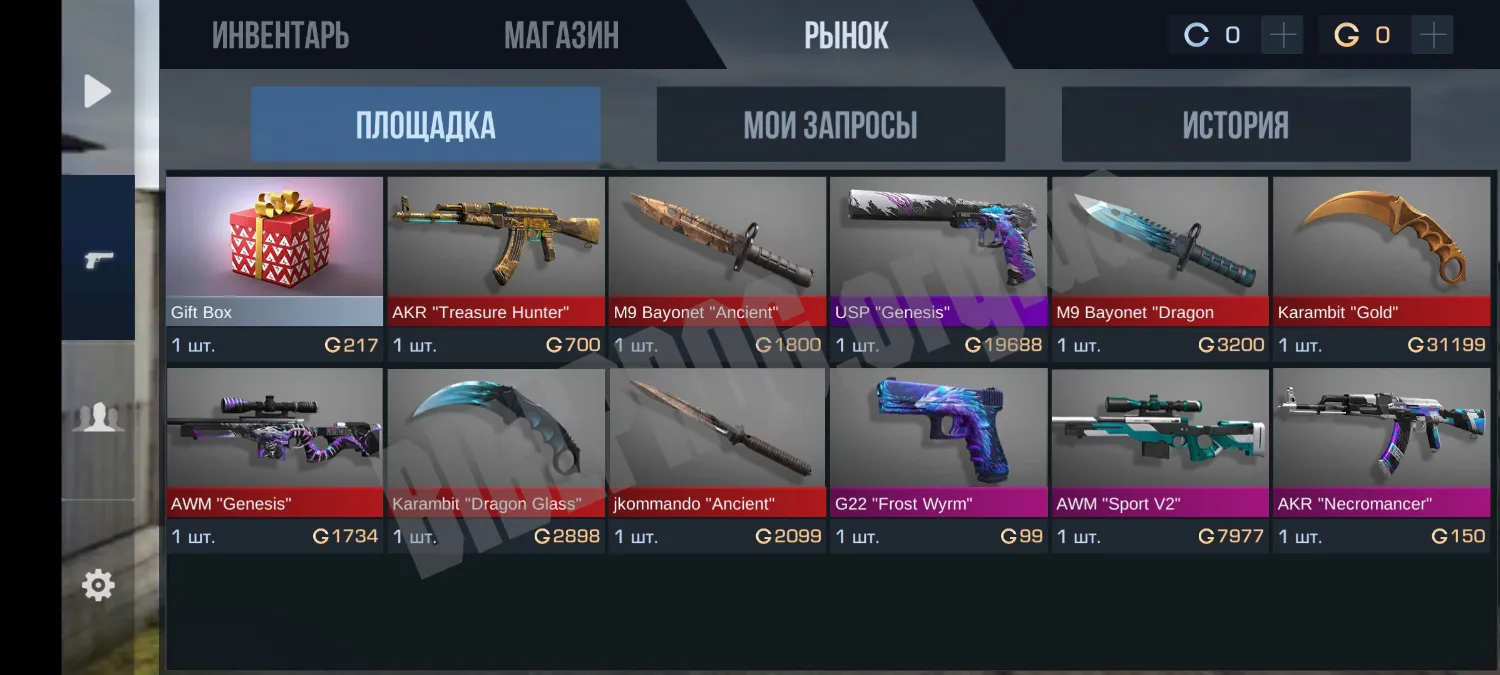The image size is (1500, 675).
Task: Select the Gift Box listing
Action: click(274, 265)
